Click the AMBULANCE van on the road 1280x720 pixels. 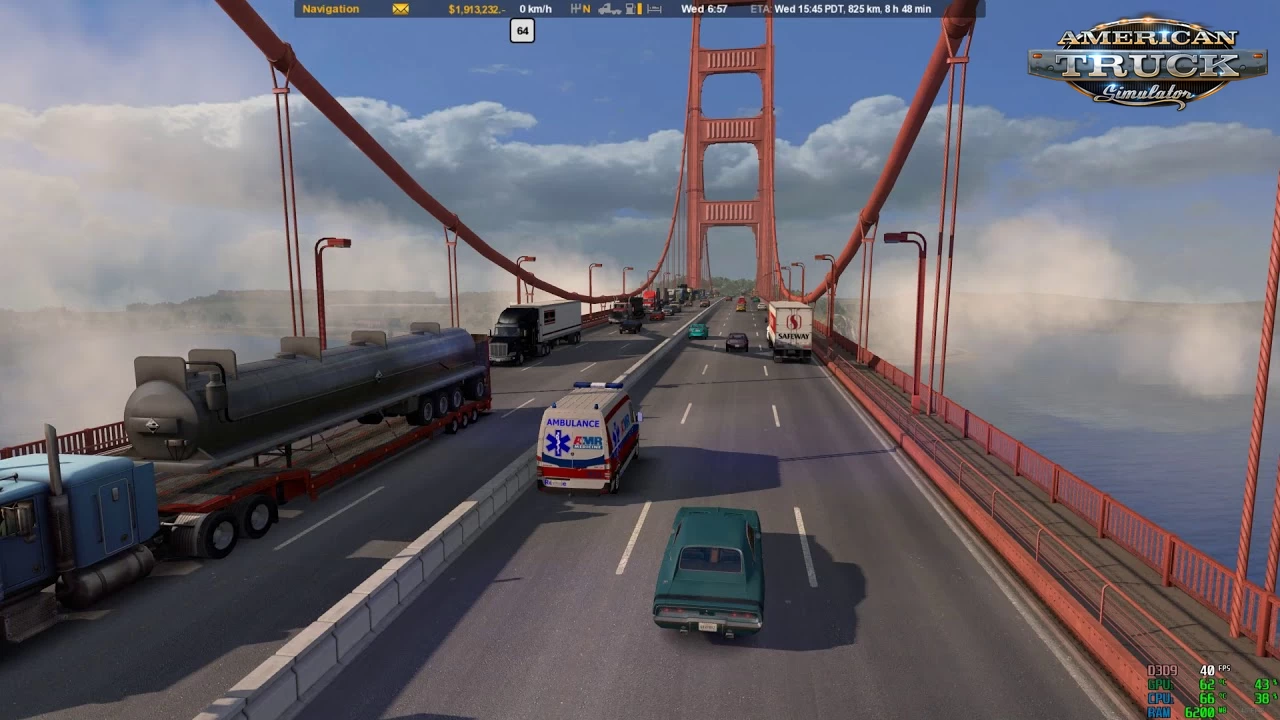coord(584,440)
